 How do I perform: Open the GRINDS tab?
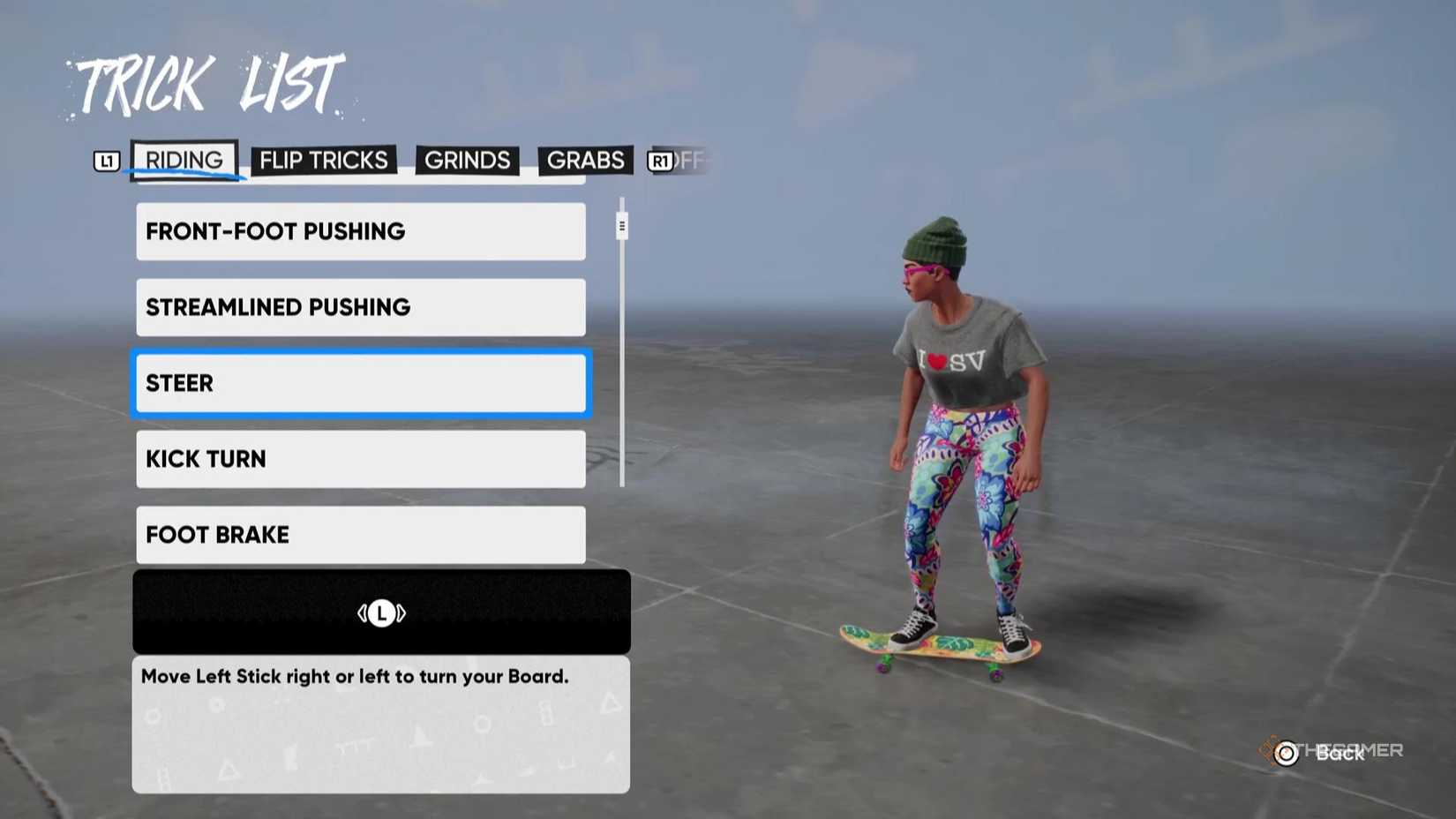(x=467, y=160)
